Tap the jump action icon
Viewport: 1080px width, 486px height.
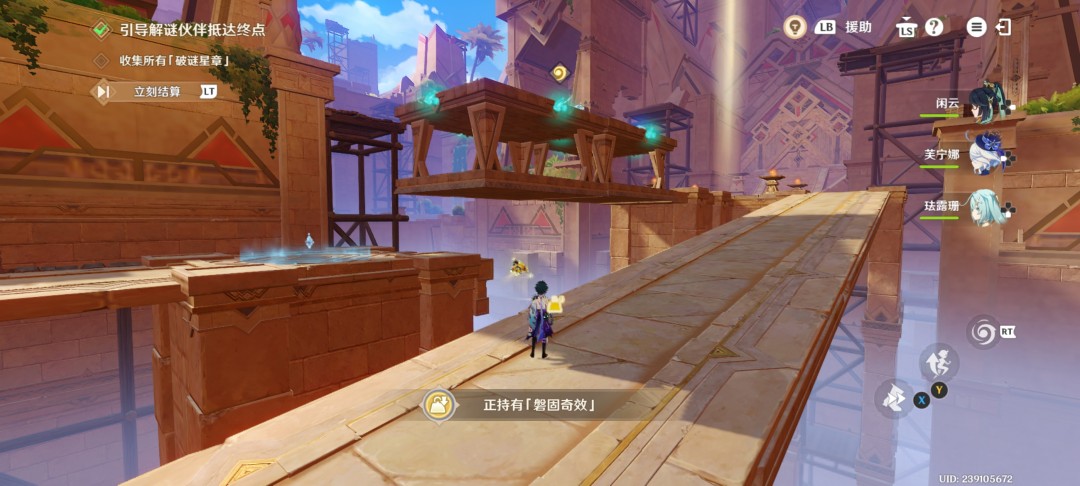pyautogui.click(x=938, y=363)
